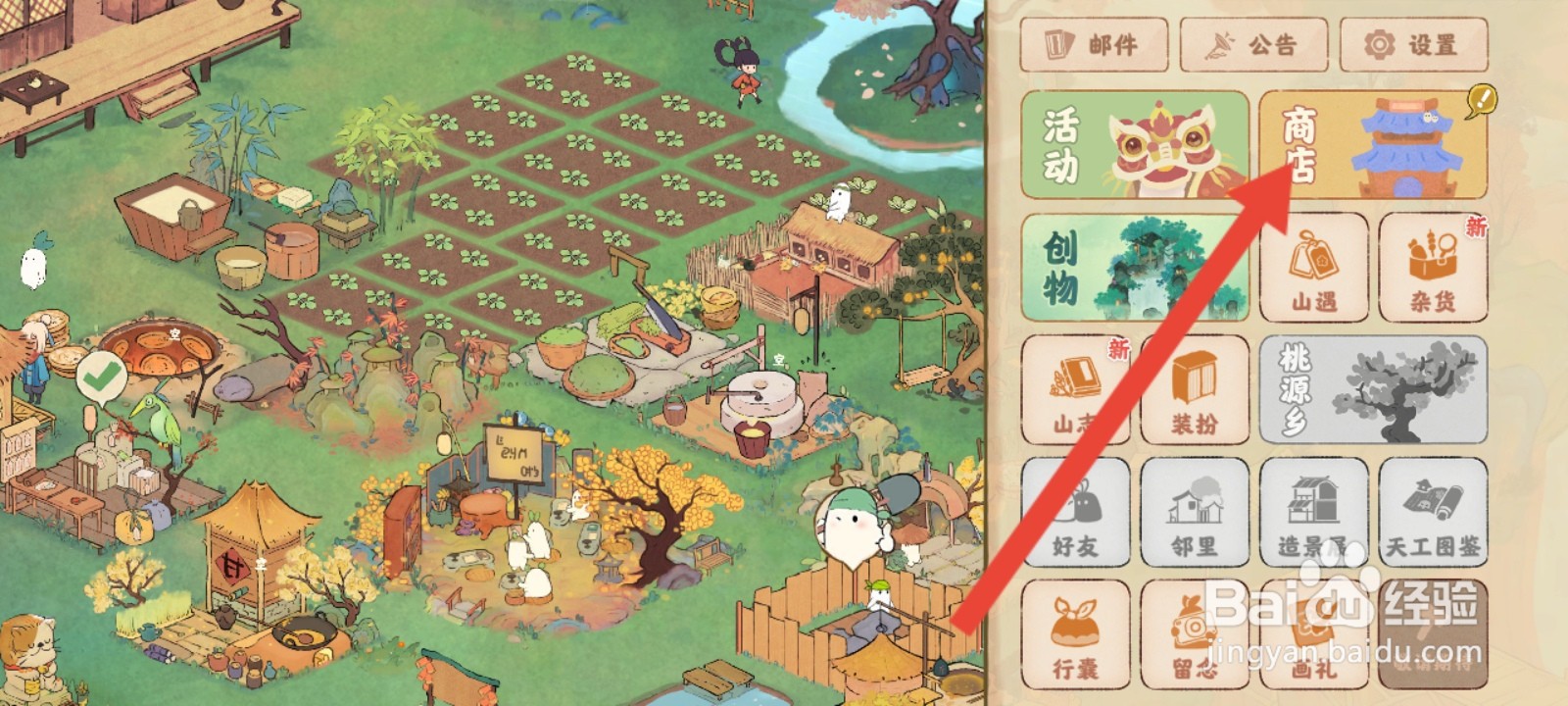The height and width of the screenshot is (706, 1568).
Task: Tap the grayed 桃源乡 panel
Action: click(x=1372, y=390)
